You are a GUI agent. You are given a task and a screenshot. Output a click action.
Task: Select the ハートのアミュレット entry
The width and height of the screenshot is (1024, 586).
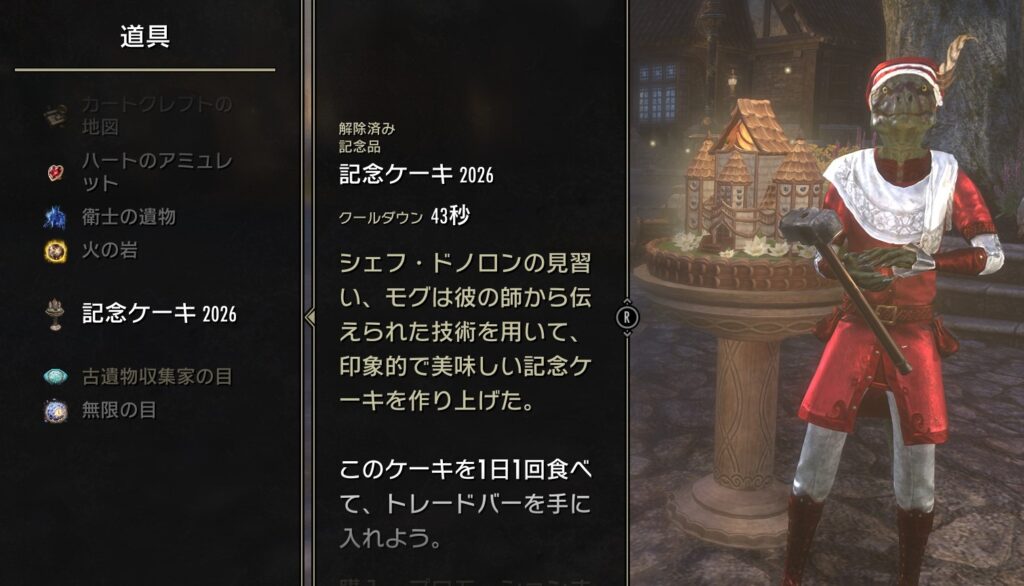pos(158,171)
